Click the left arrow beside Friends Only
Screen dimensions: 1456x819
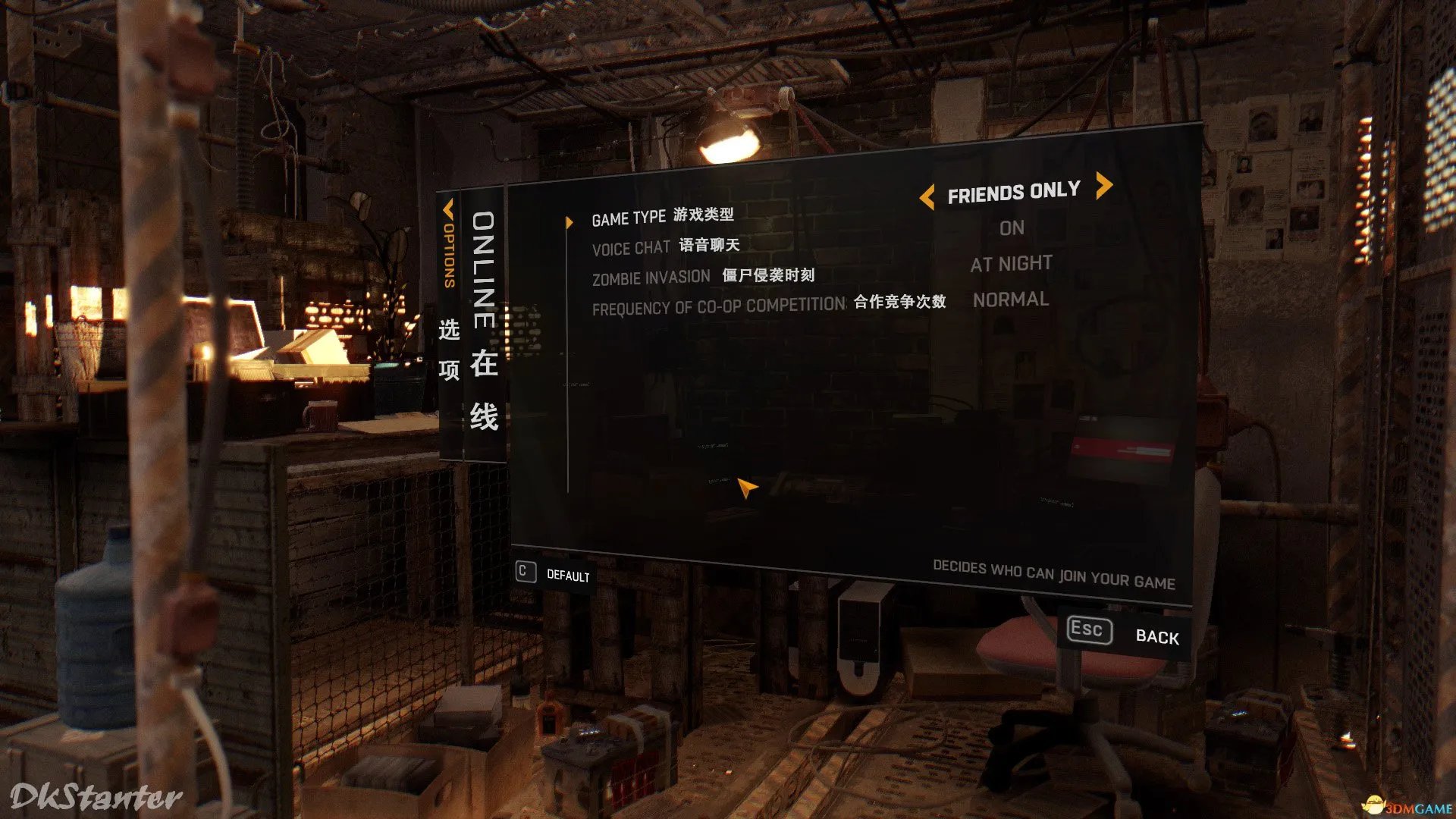coord(927,198)
